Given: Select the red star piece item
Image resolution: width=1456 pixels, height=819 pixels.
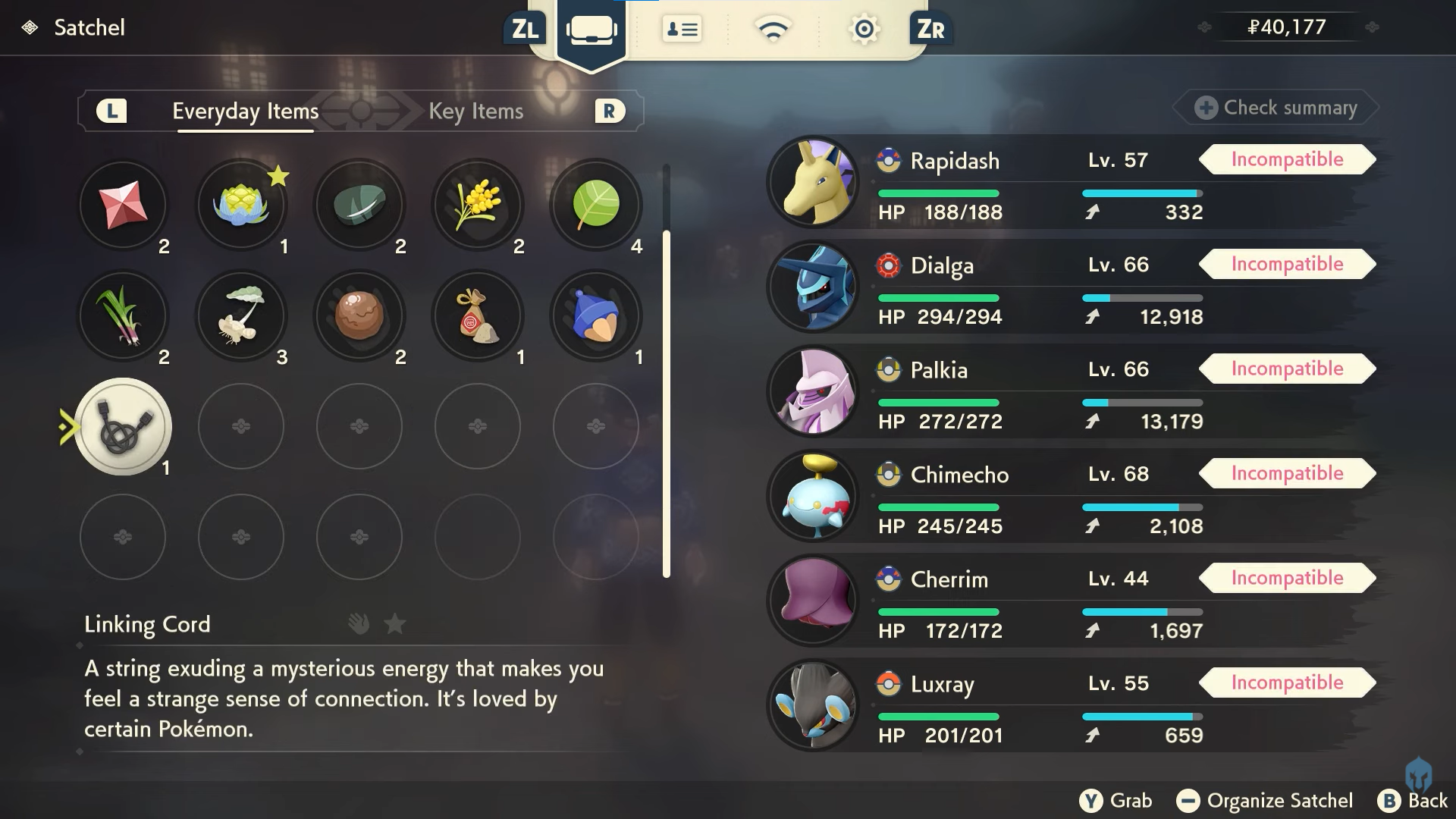Looking at the screenshot, I should tap(124, 205).
